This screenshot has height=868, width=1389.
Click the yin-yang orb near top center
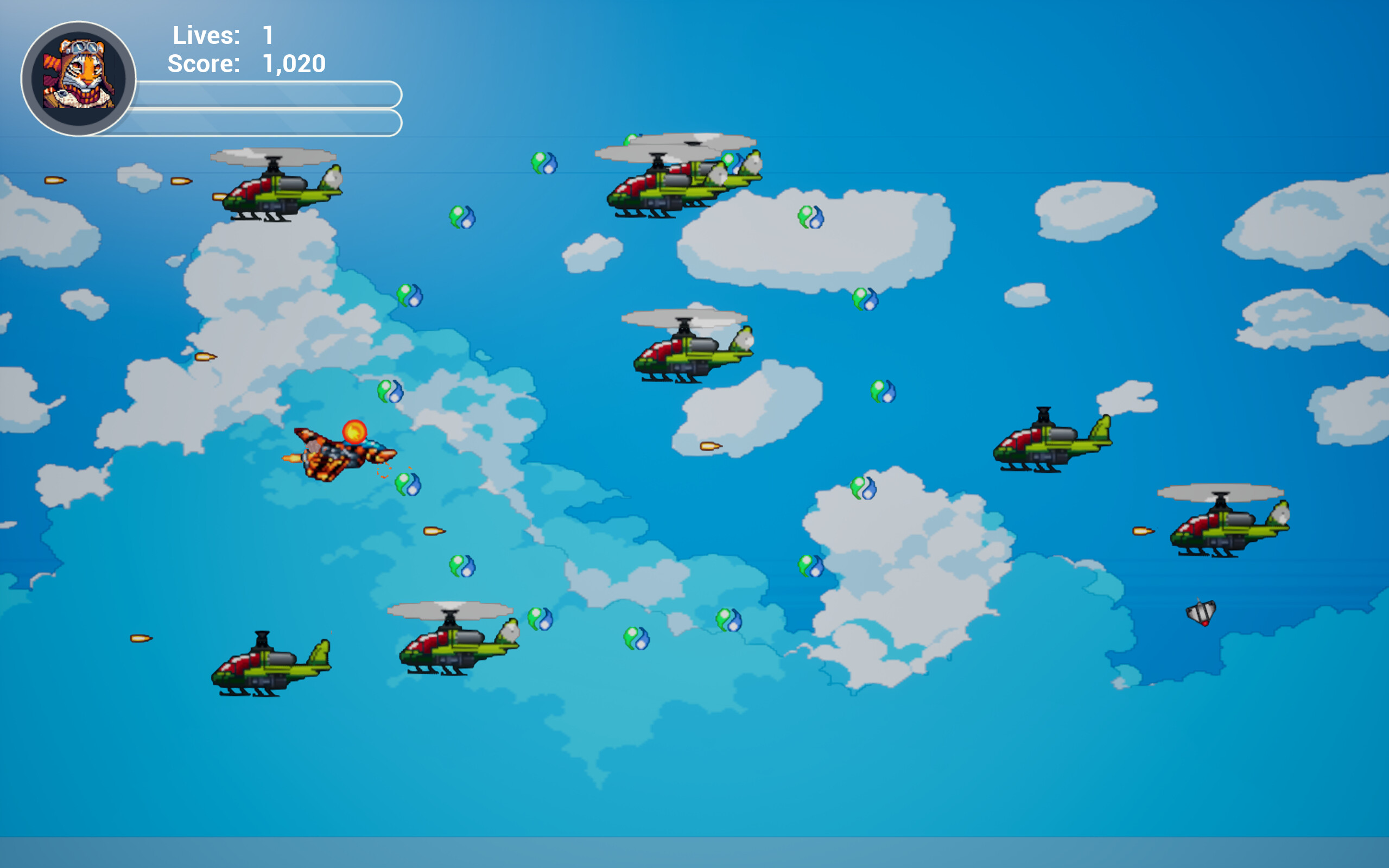[x=543, y=162]
